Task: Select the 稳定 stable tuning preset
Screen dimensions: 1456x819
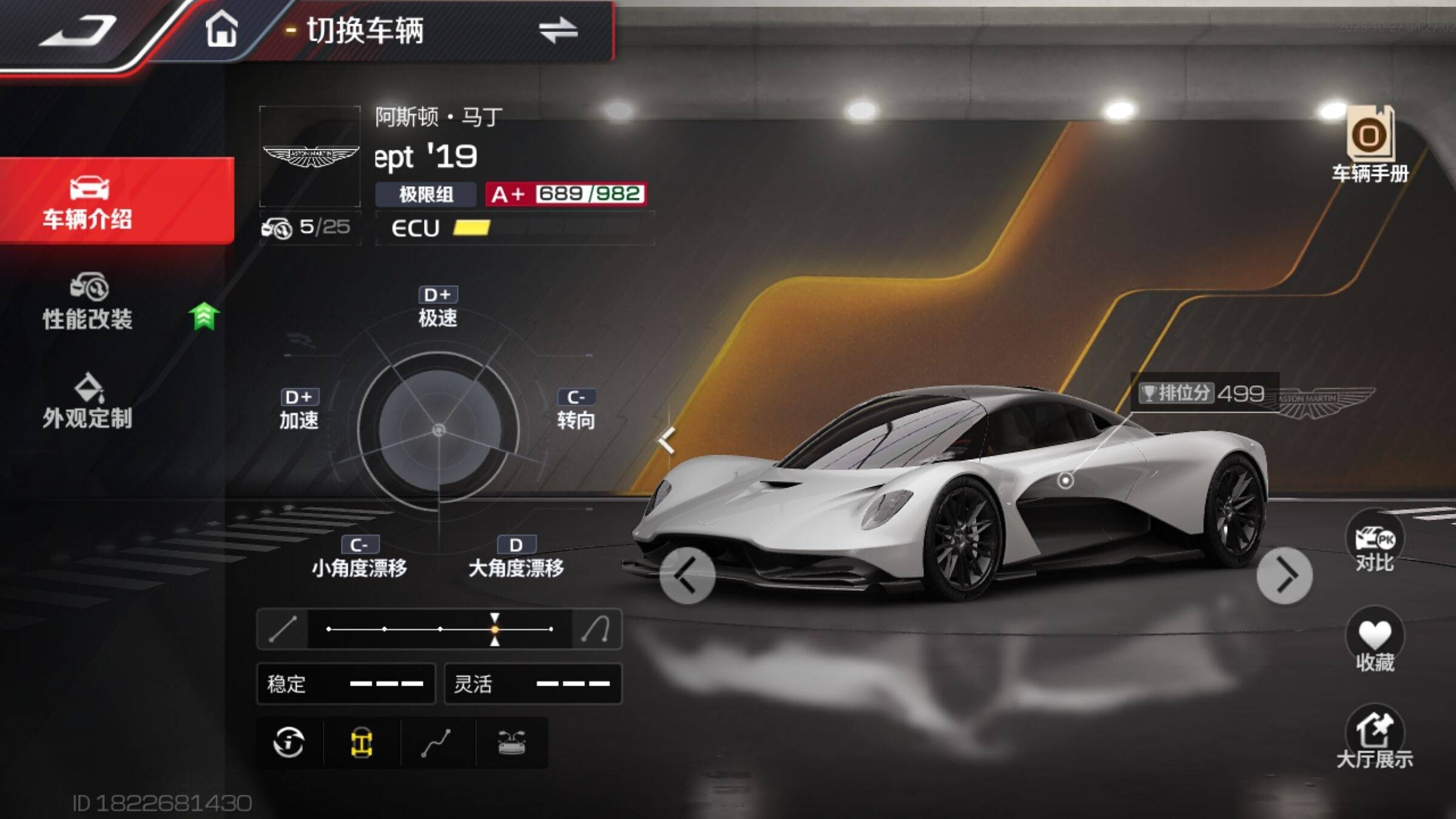Action: [x=346, y=684]
